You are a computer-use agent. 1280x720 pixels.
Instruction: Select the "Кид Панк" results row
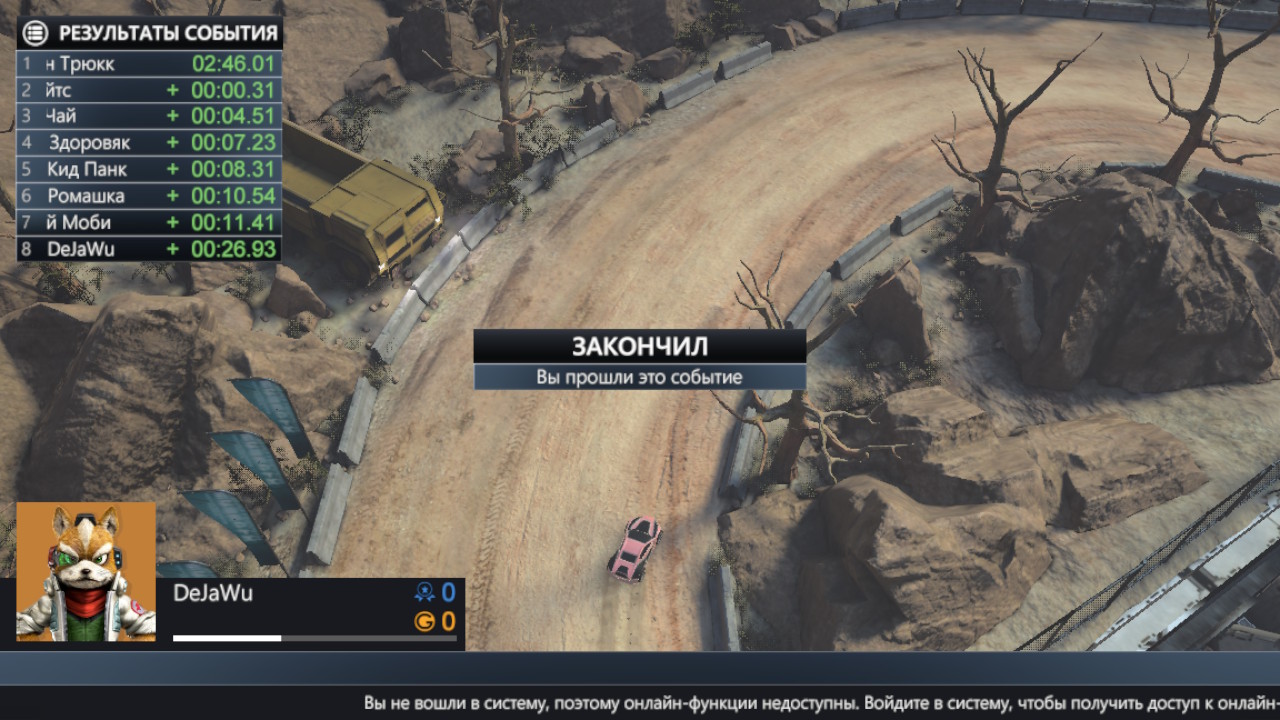pyautogui.click(x=148, y=169)
